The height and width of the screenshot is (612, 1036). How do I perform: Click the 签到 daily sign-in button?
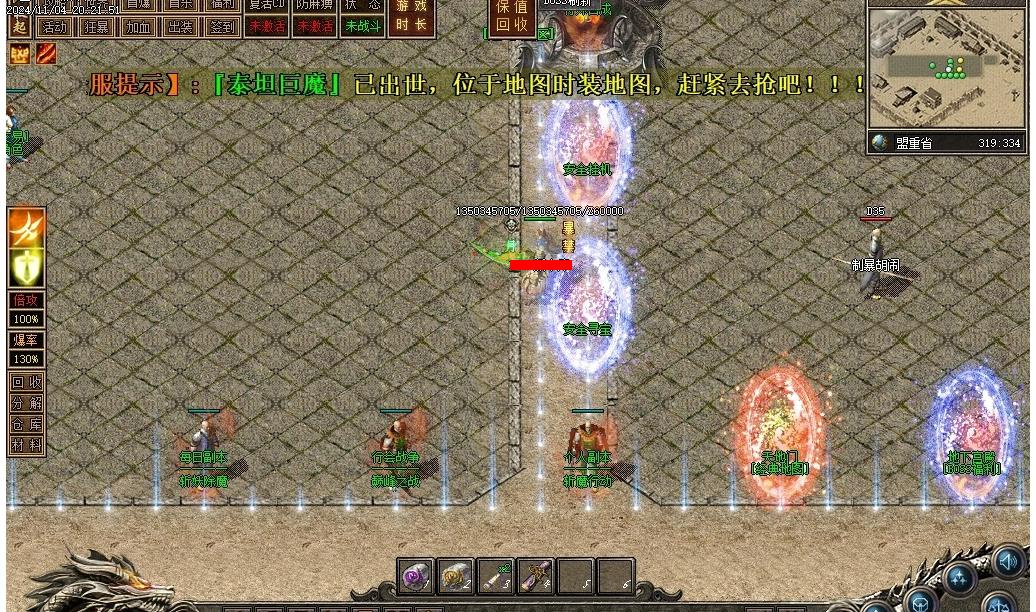pyautogui.click(x=222, y=27)
